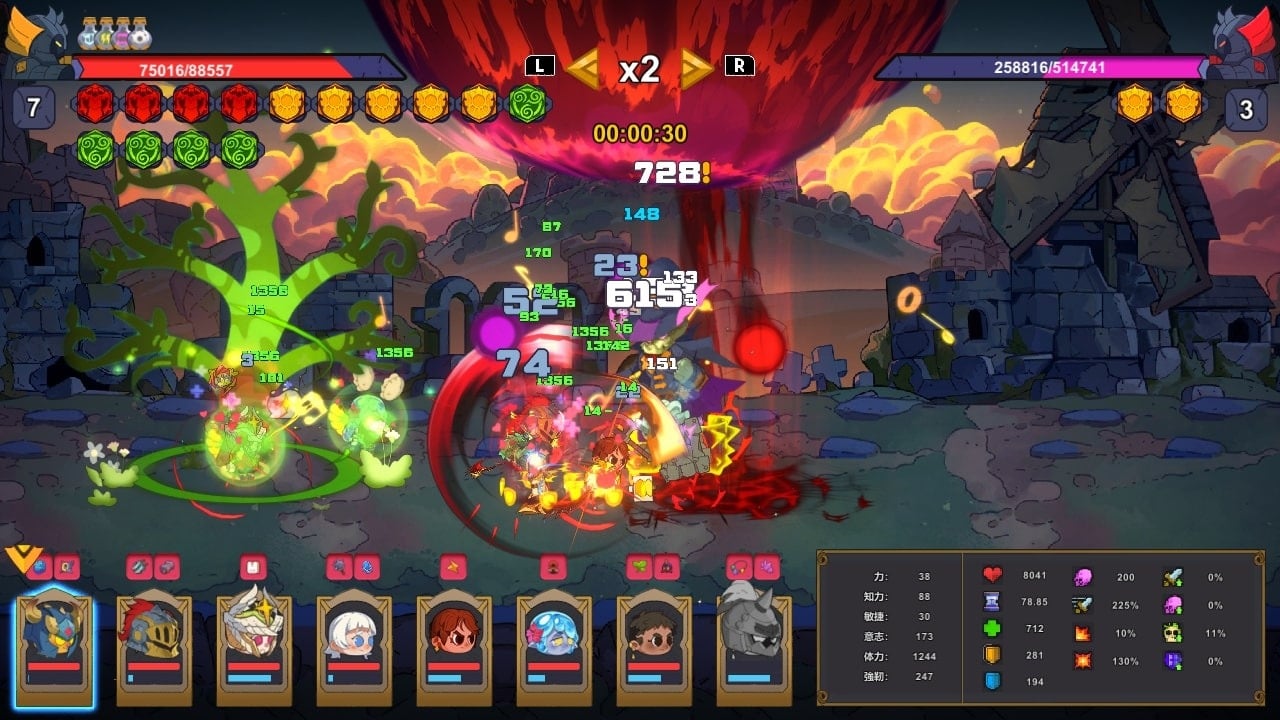Screen dimensions: 1280x720
Task: Increase battle speed with the right gold arrow
Action: coord(696,68)
